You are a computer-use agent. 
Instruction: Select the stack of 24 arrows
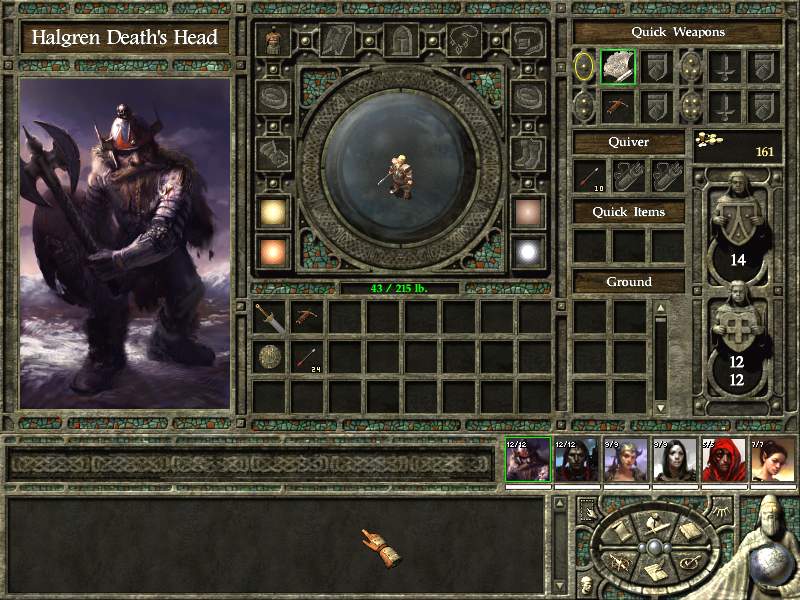308,356
